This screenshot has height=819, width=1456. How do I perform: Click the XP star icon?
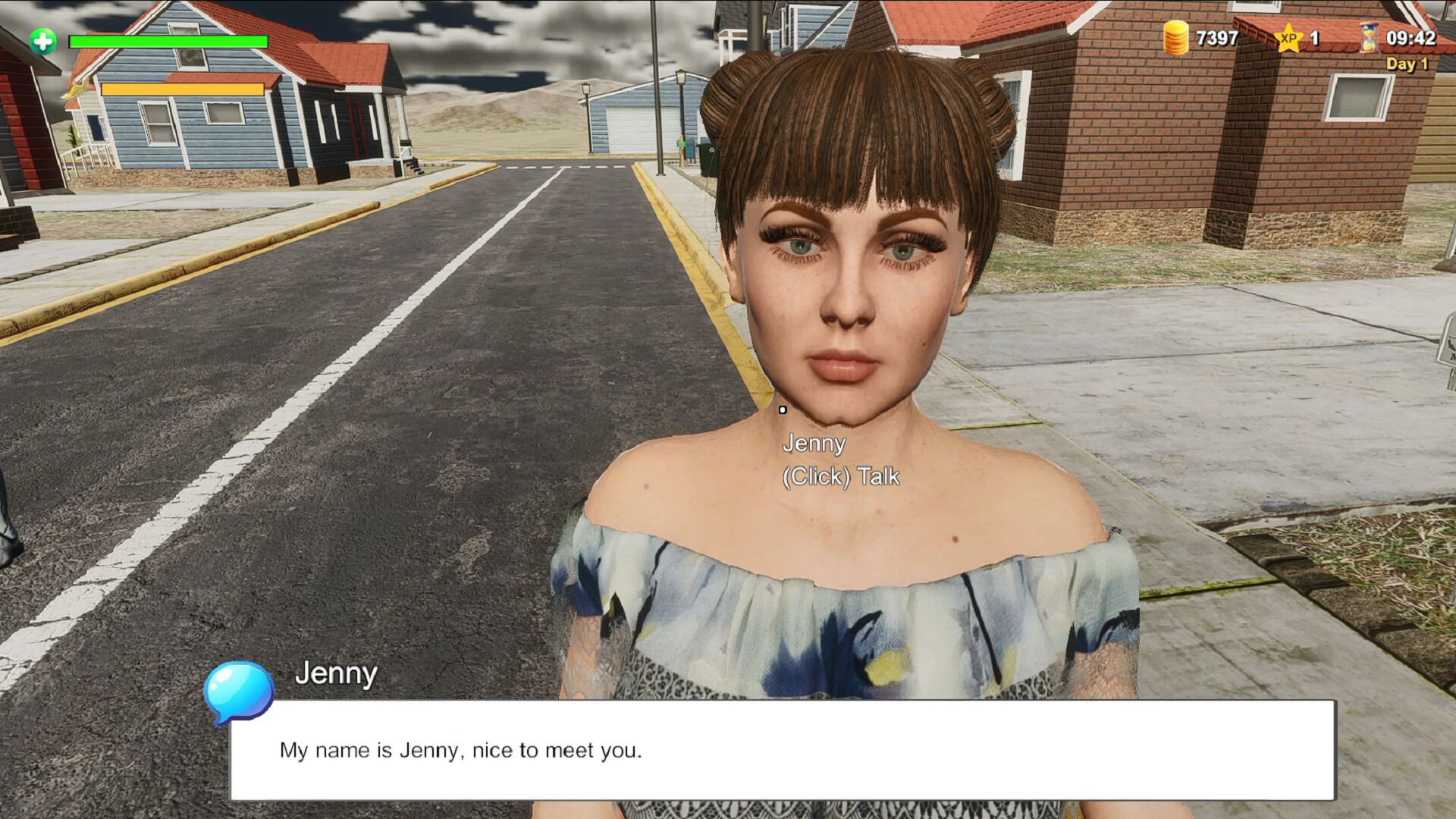1288,38
